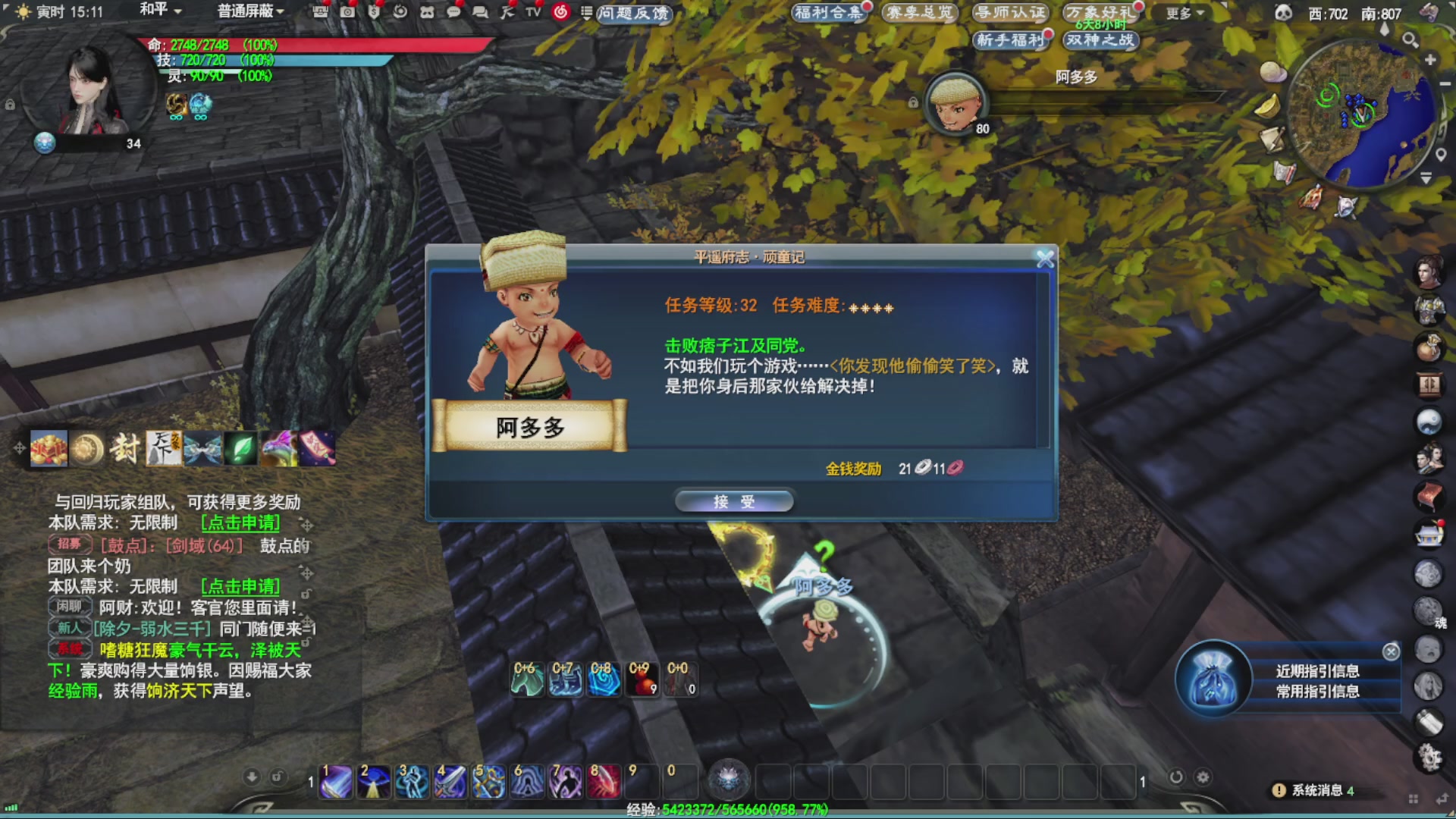The image size is (1456, 819).
Task: Open the settings gear on the right sidebar
Action: pyautogui.click(x=1430, y=757)
